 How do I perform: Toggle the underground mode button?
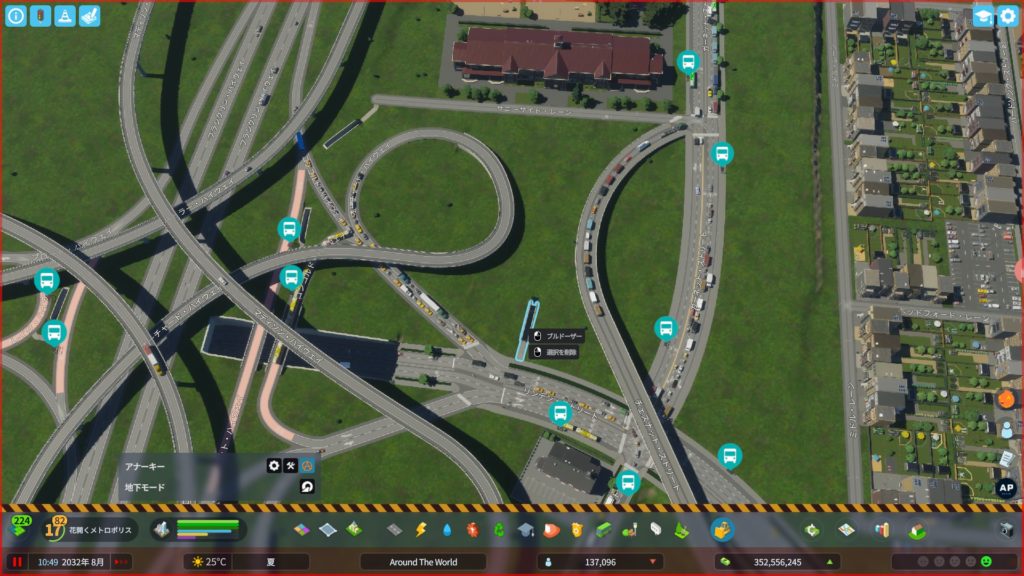click(308, 487)
